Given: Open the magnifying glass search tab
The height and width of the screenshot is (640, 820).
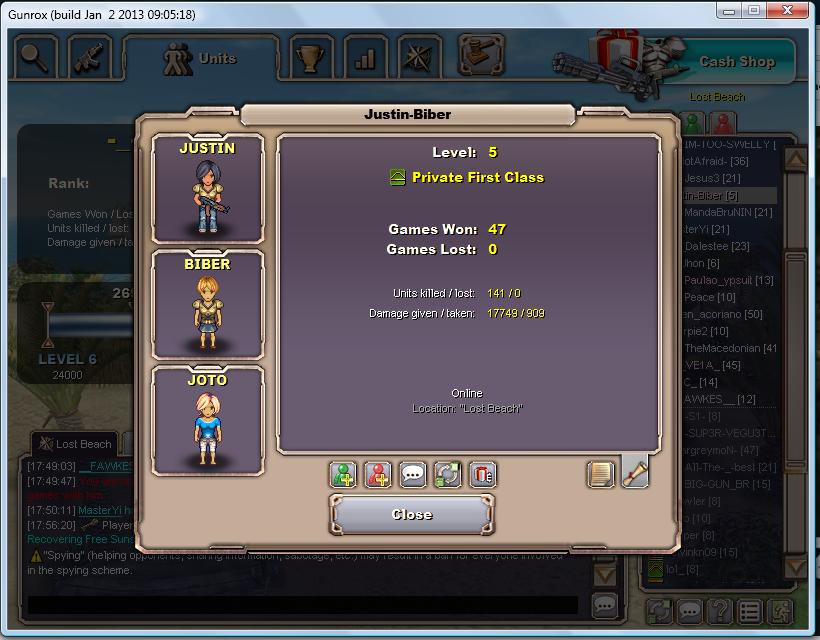Looking at the screenshot, I should (x=34, y=54).
